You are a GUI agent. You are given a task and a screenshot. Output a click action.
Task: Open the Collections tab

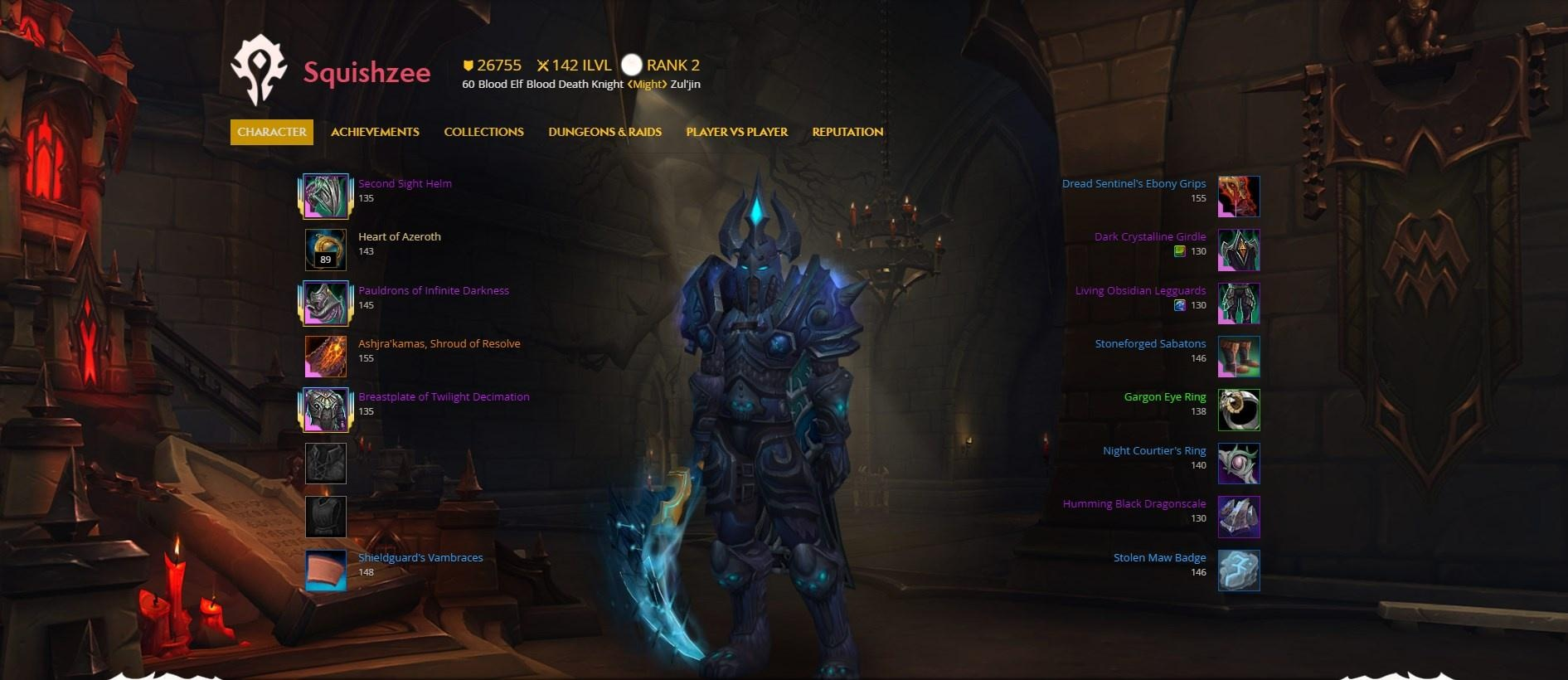click(483, 132)
